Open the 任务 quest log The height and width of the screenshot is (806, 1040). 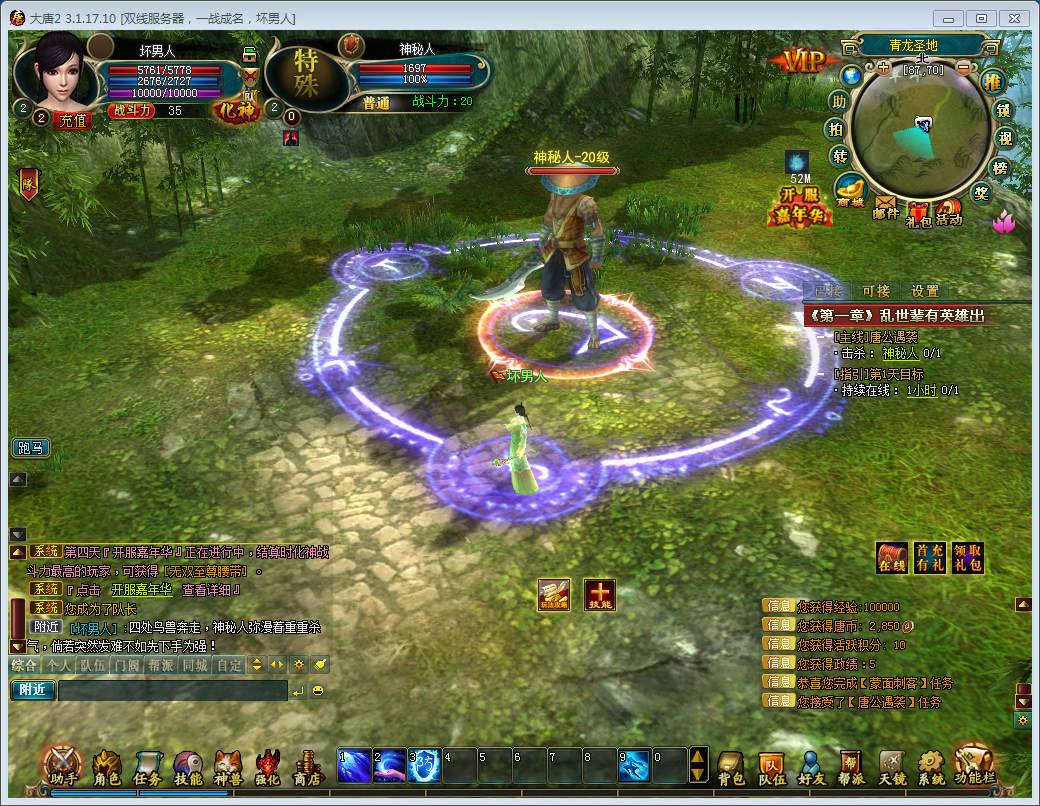(x=147, y=767)
